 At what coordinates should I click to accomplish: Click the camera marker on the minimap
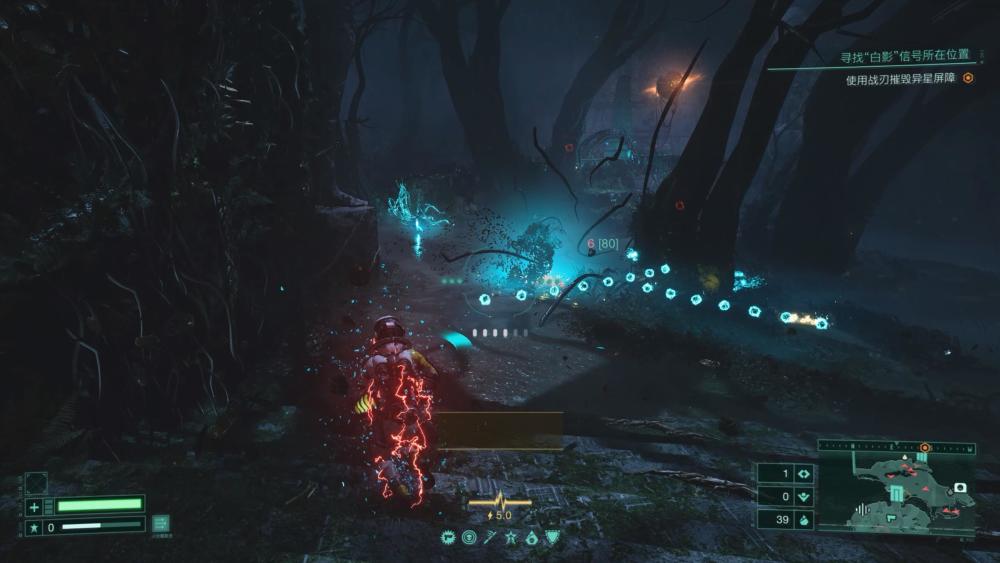point(961,487)
